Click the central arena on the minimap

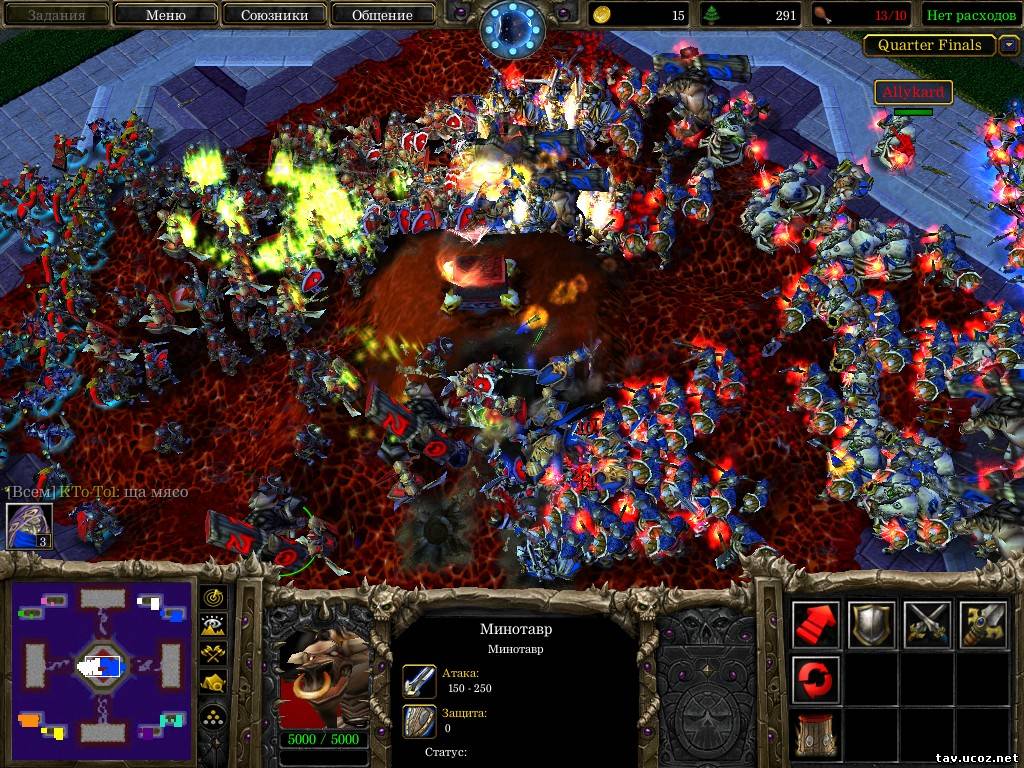[101, 664]
